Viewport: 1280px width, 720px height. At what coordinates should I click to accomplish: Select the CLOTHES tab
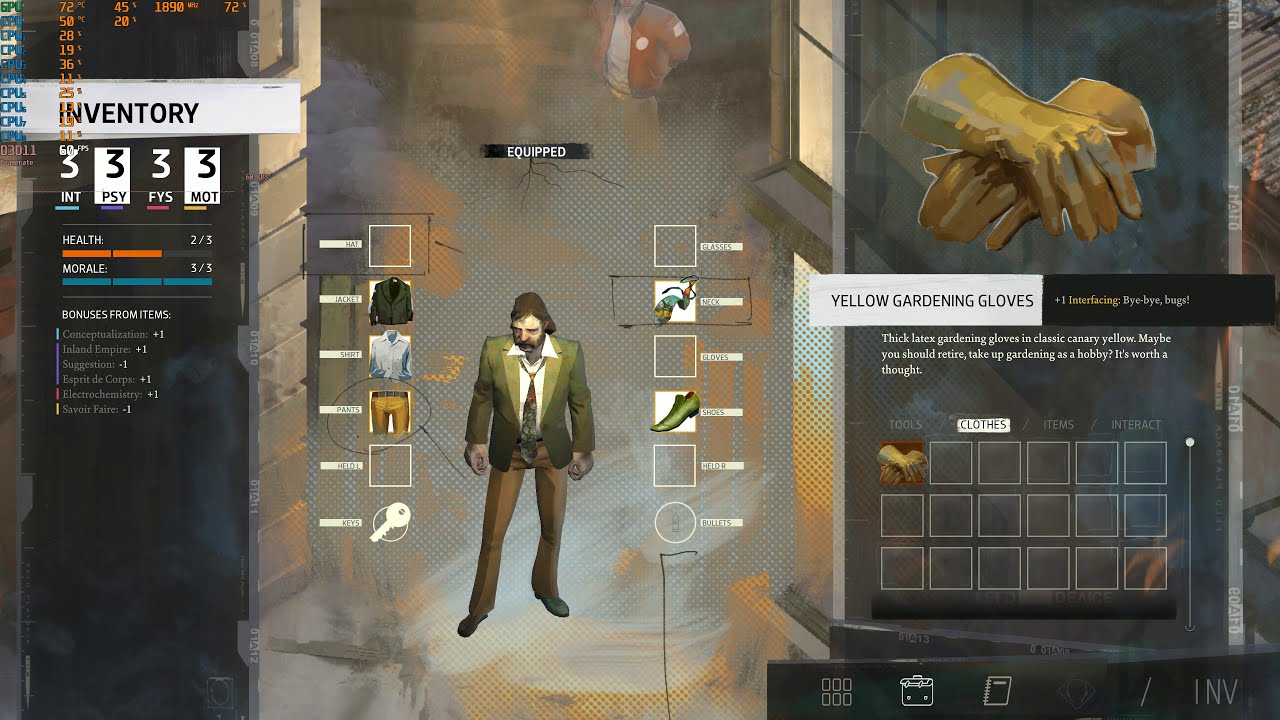(x=982, y=424)
